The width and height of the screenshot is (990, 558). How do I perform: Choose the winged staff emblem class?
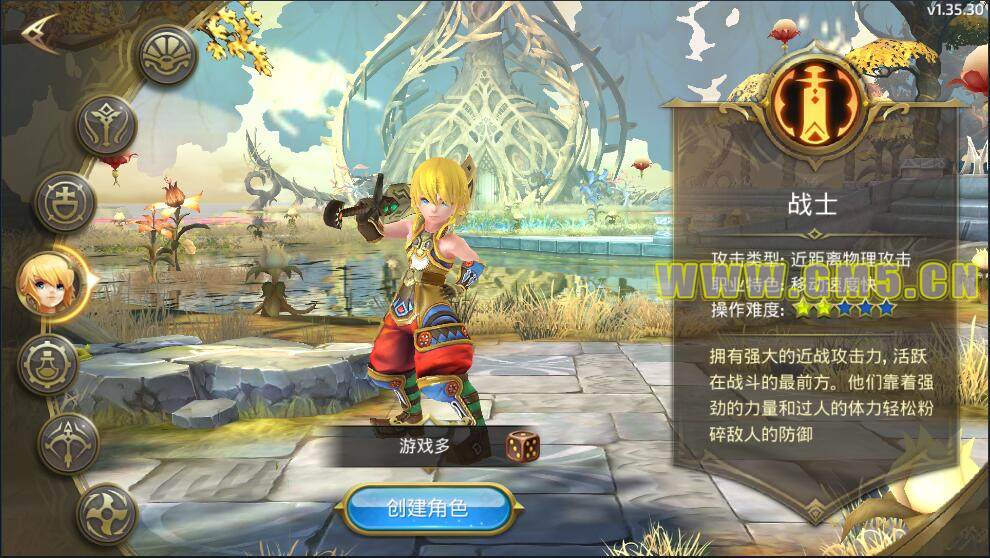pyautogui.click(x=107, y=125)
